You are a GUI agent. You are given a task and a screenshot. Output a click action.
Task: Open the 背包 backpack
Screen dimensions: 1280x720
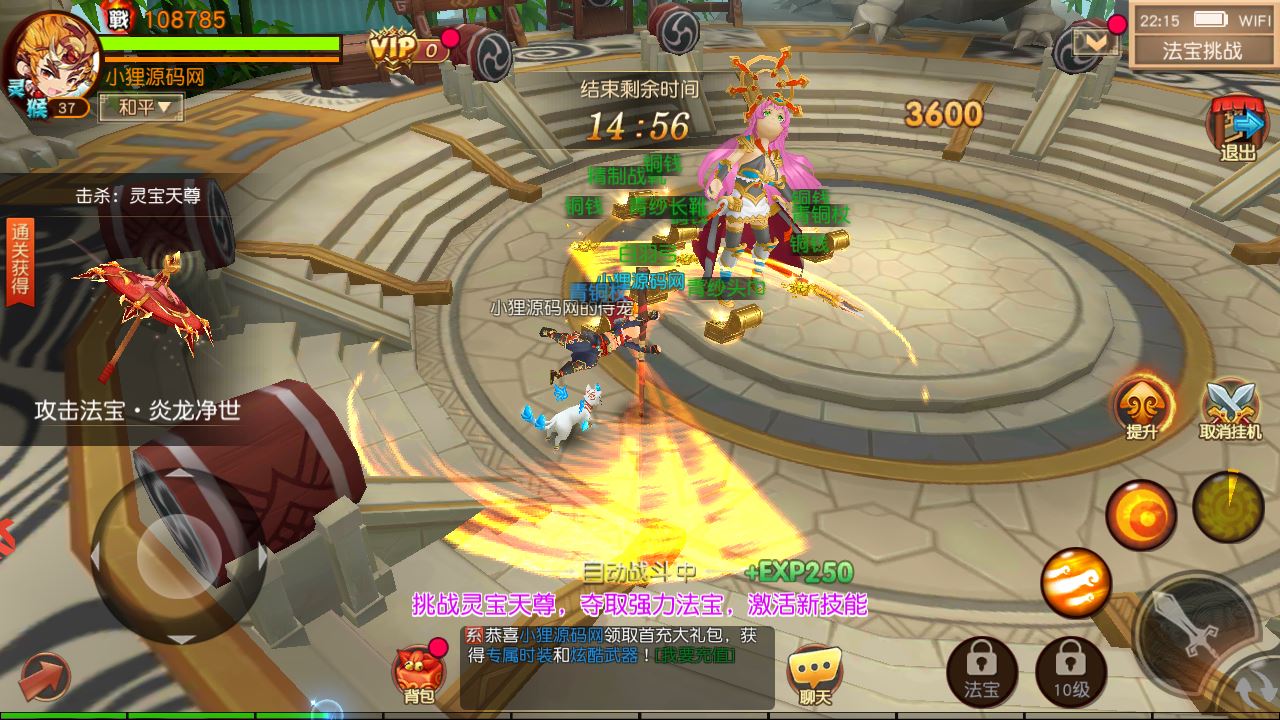[415, 672]
